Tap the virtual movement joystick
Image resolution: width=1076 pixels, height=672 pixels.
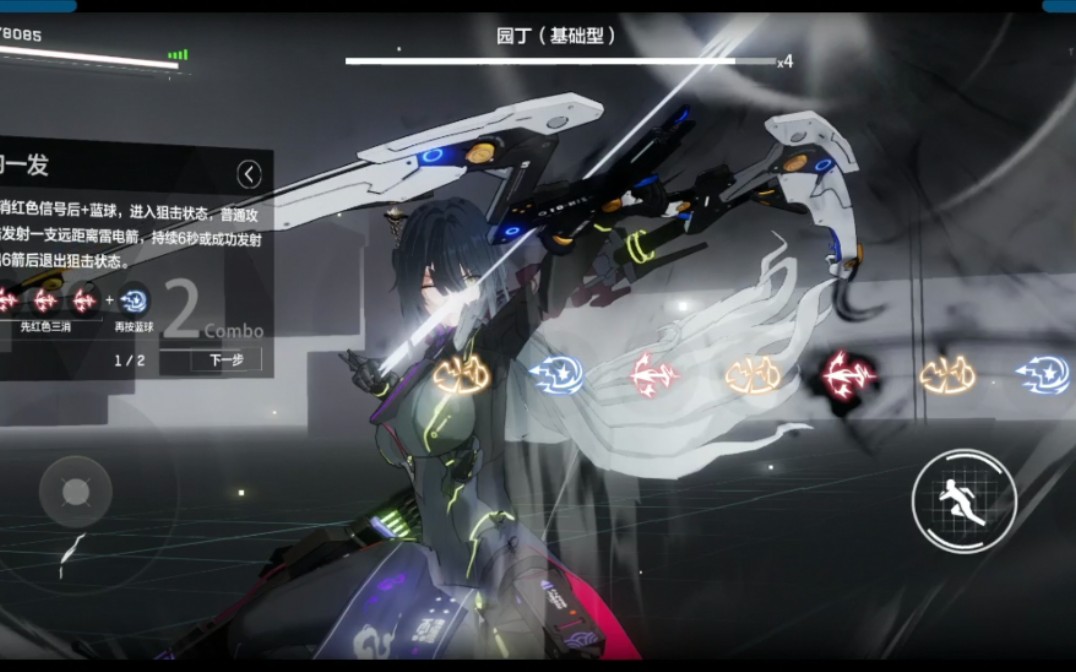[76, 492]
